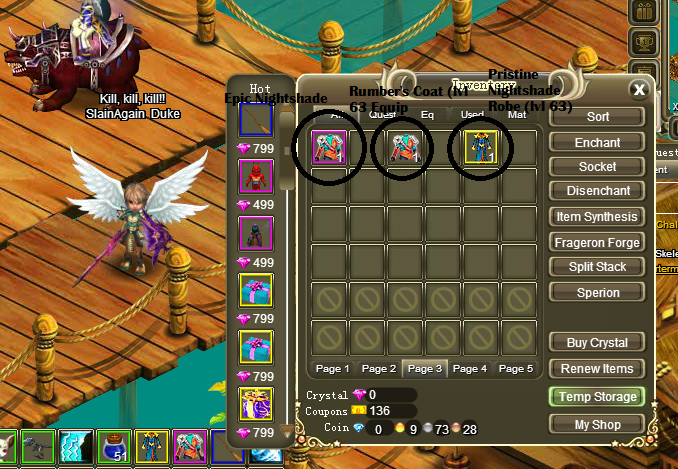Go to inventory Page 5
The width and height of the screenshot is (678, 469).
pos(516,368)
